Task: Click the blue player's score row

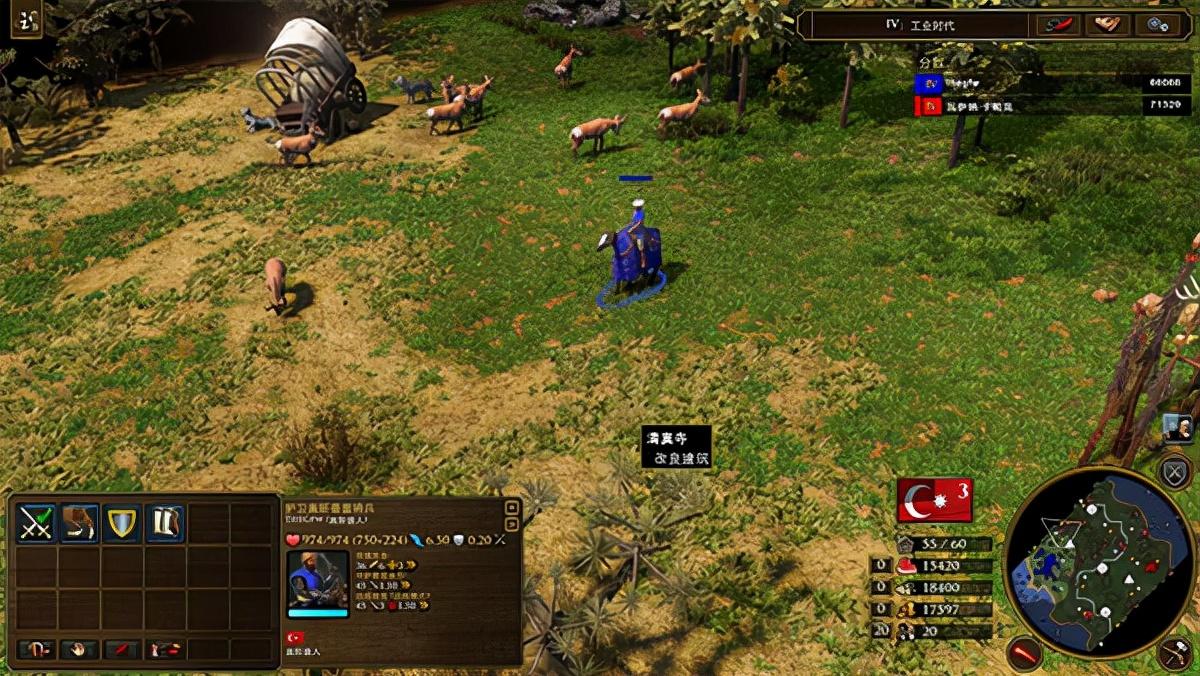Action: pos(1053,83)
